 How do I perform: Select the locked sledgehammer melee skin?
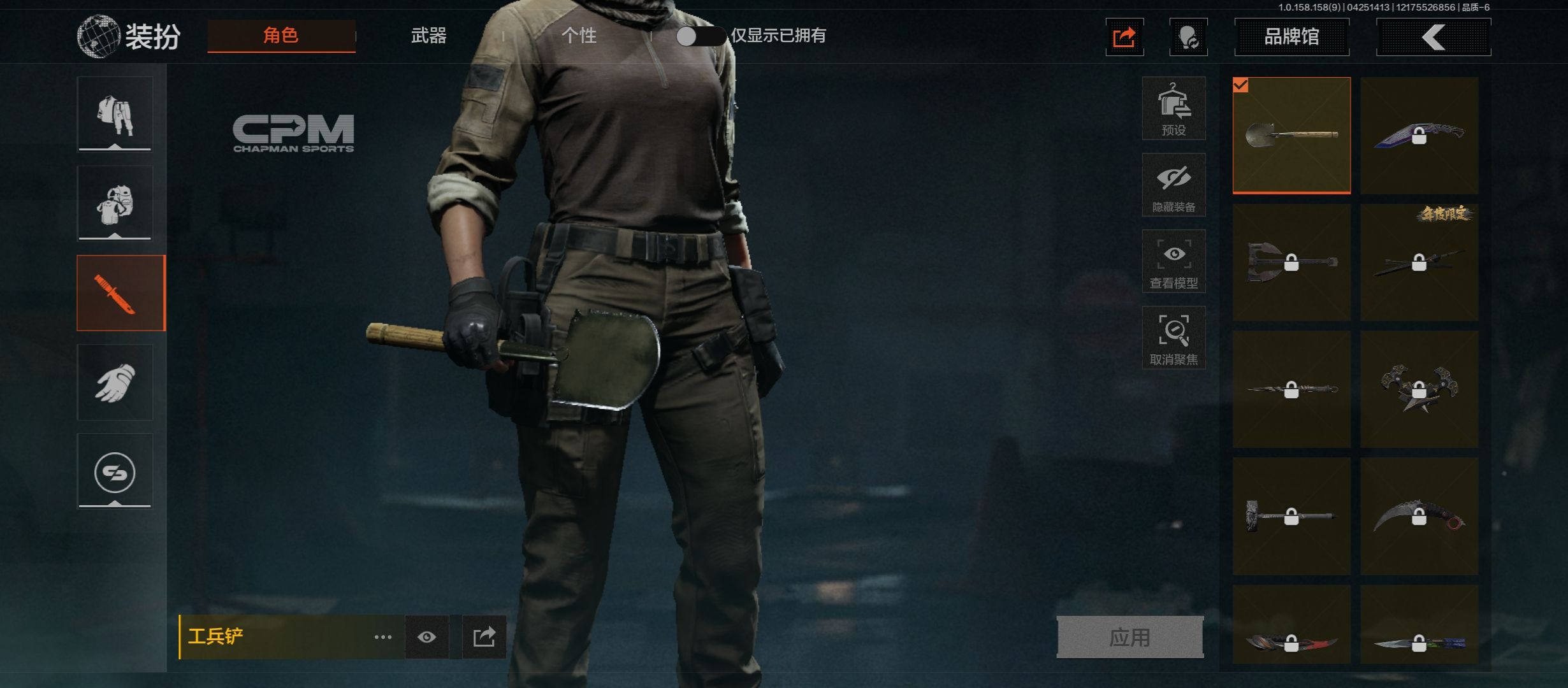pos(1291,517)
